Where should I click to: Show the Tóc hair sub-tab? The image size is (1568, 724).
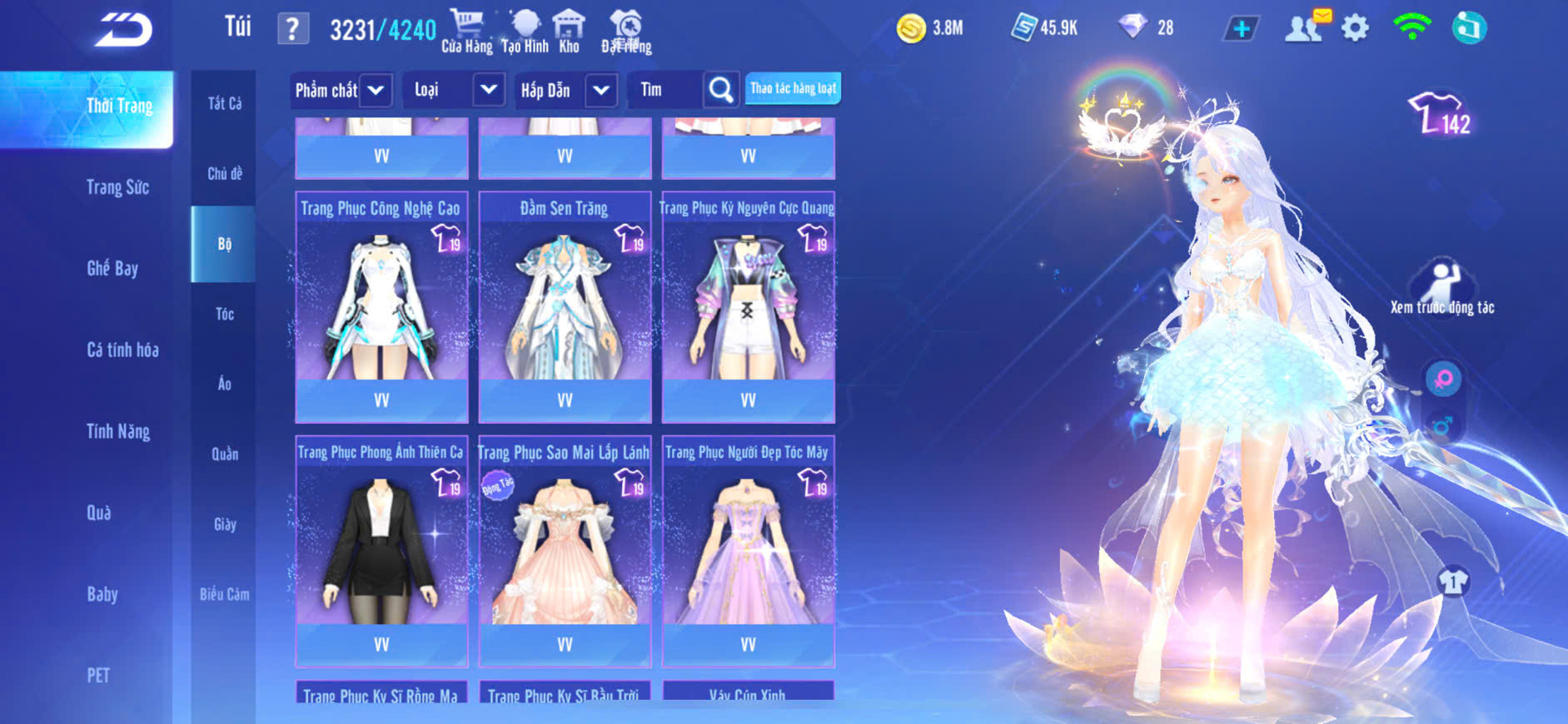point(224,314)
